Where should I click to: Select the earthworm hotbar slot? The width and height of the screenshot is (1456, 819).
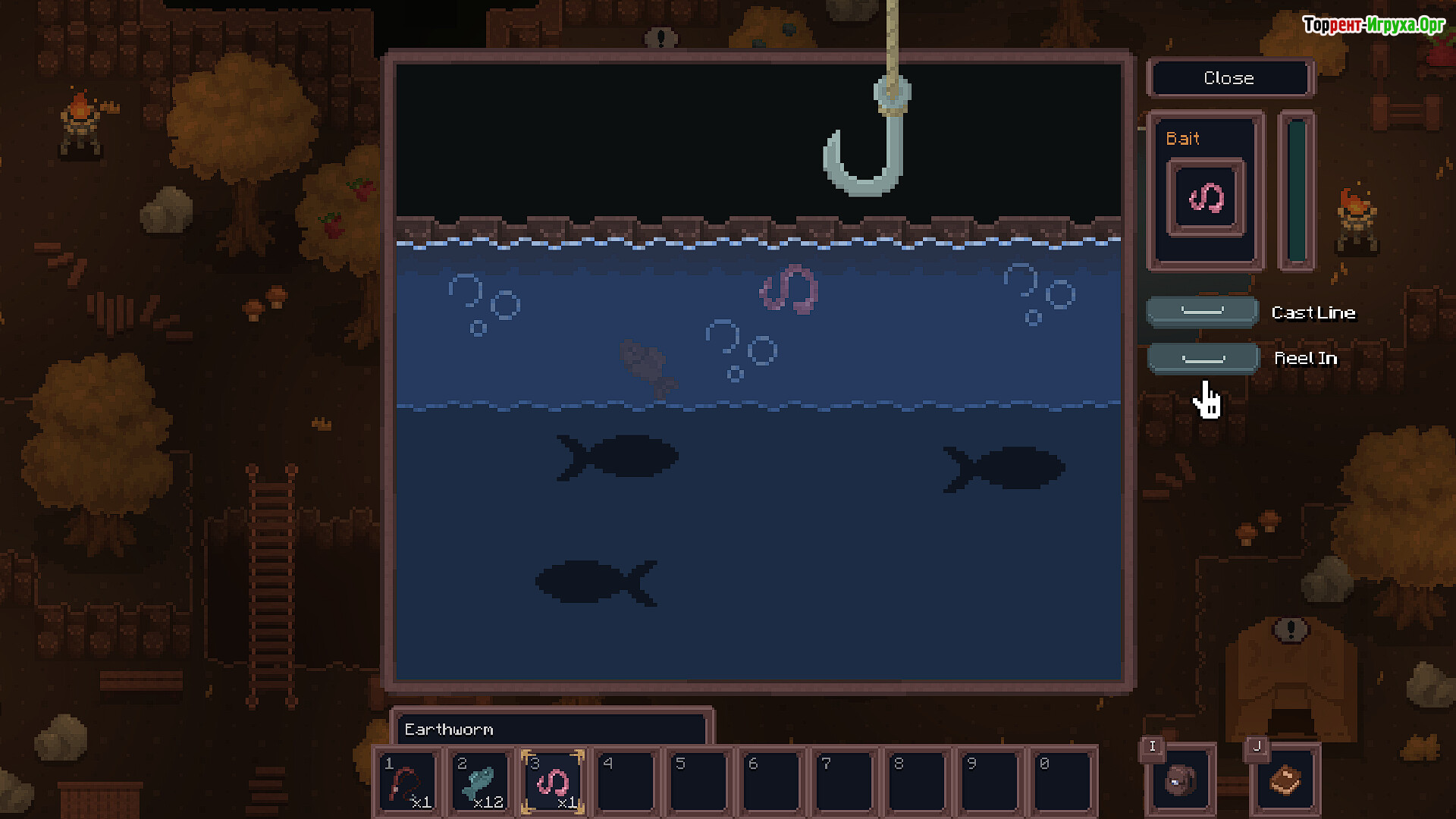coord(553,783)
